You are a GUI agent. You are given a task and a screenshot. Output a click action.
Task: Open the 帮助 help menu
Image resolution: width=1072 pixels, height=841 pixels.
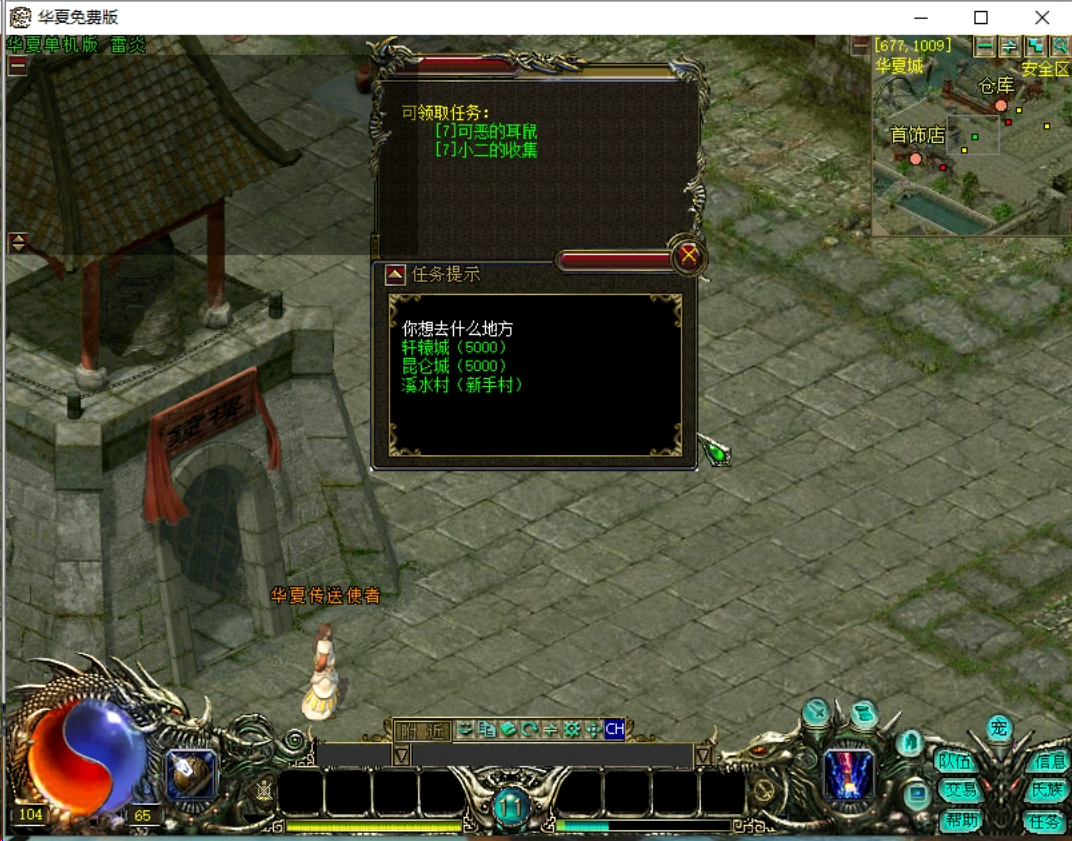click(x=960, y=820)
